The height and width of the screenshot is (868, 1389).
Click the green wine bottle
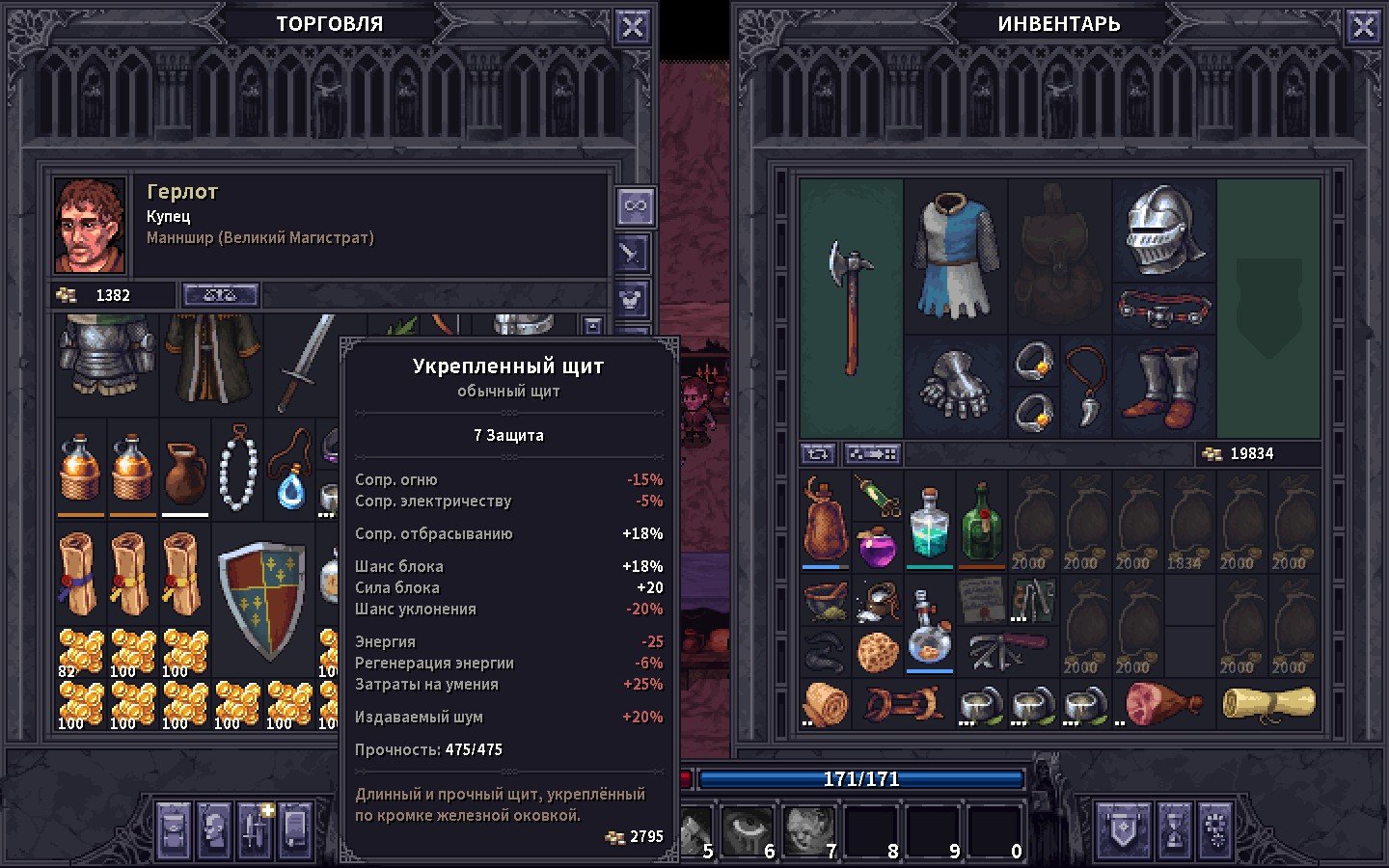pos(981,522)
